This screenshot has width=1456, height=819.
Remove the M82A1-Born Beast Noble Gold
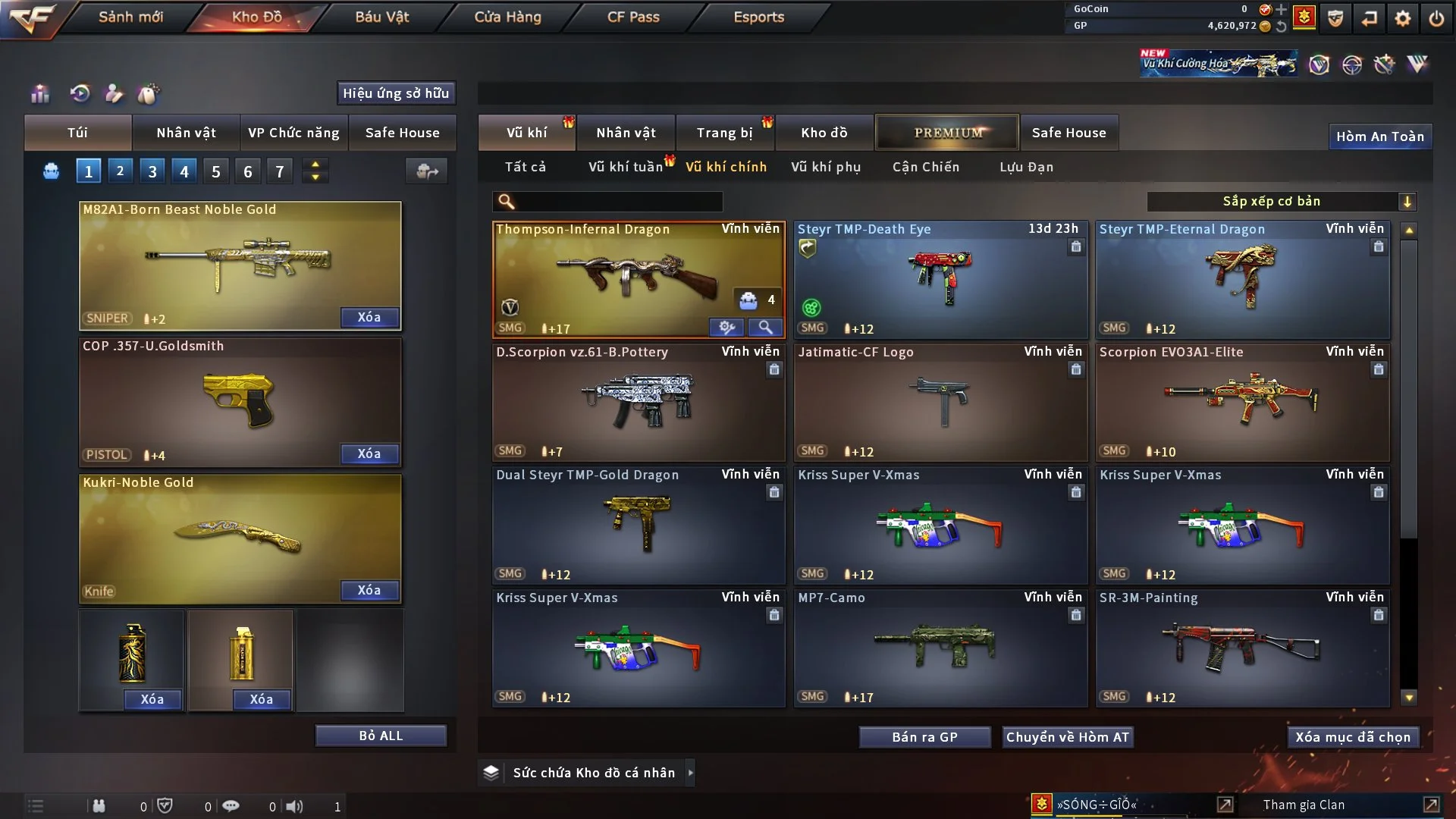coord(369,317)
